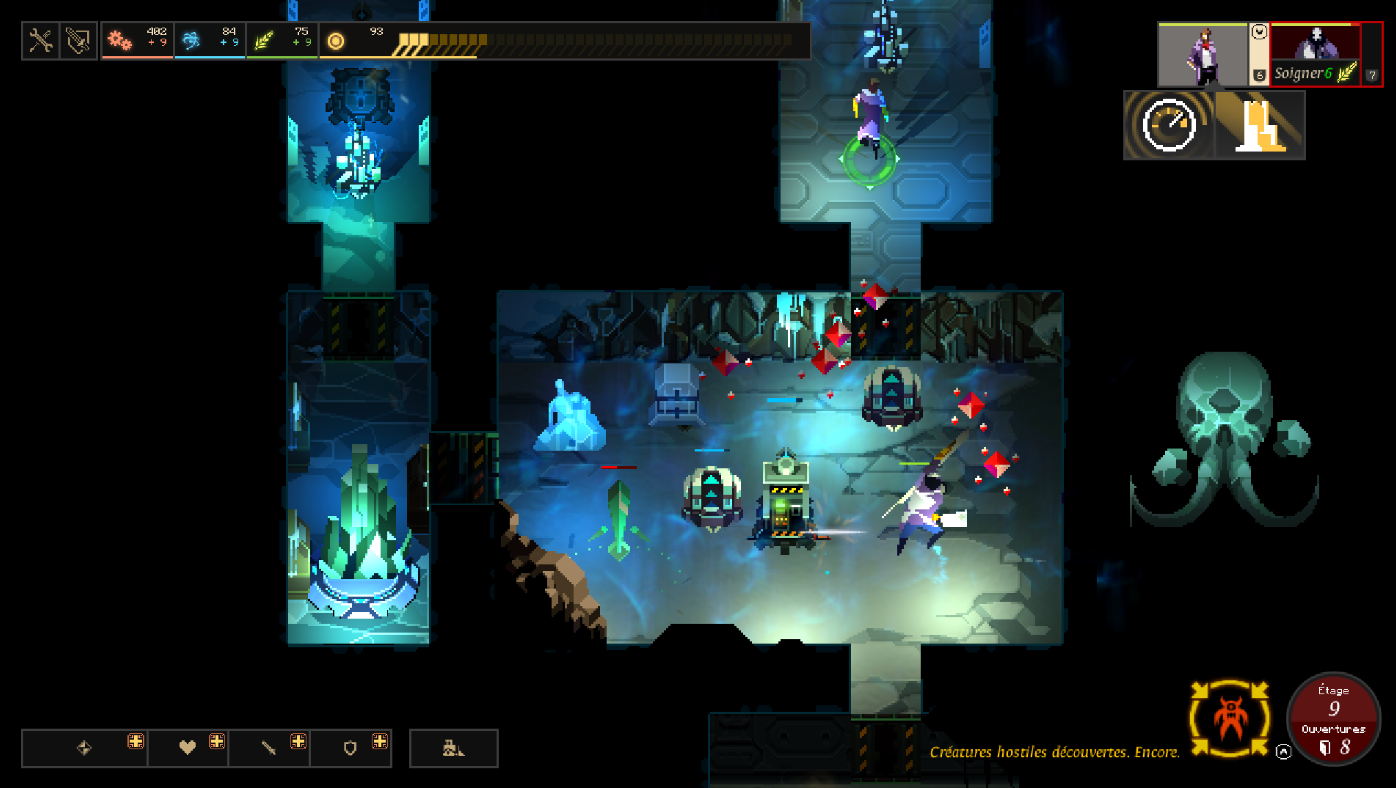
Task: Click the blue Science resource icon
Action: [x=194, y=39]
